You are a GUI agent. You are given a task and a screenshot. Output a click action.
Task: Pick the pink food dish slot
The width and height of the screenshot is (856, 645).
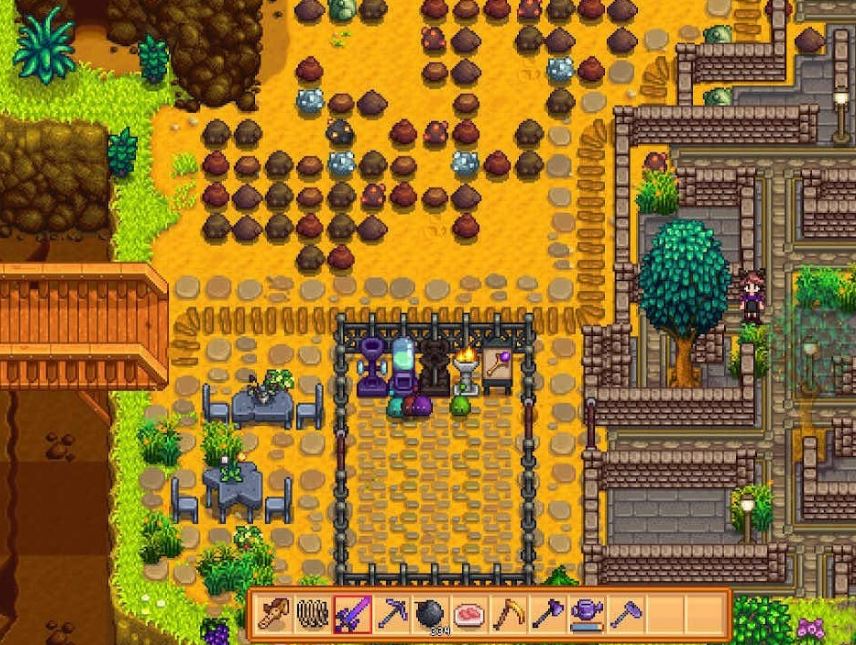point(469,613)
